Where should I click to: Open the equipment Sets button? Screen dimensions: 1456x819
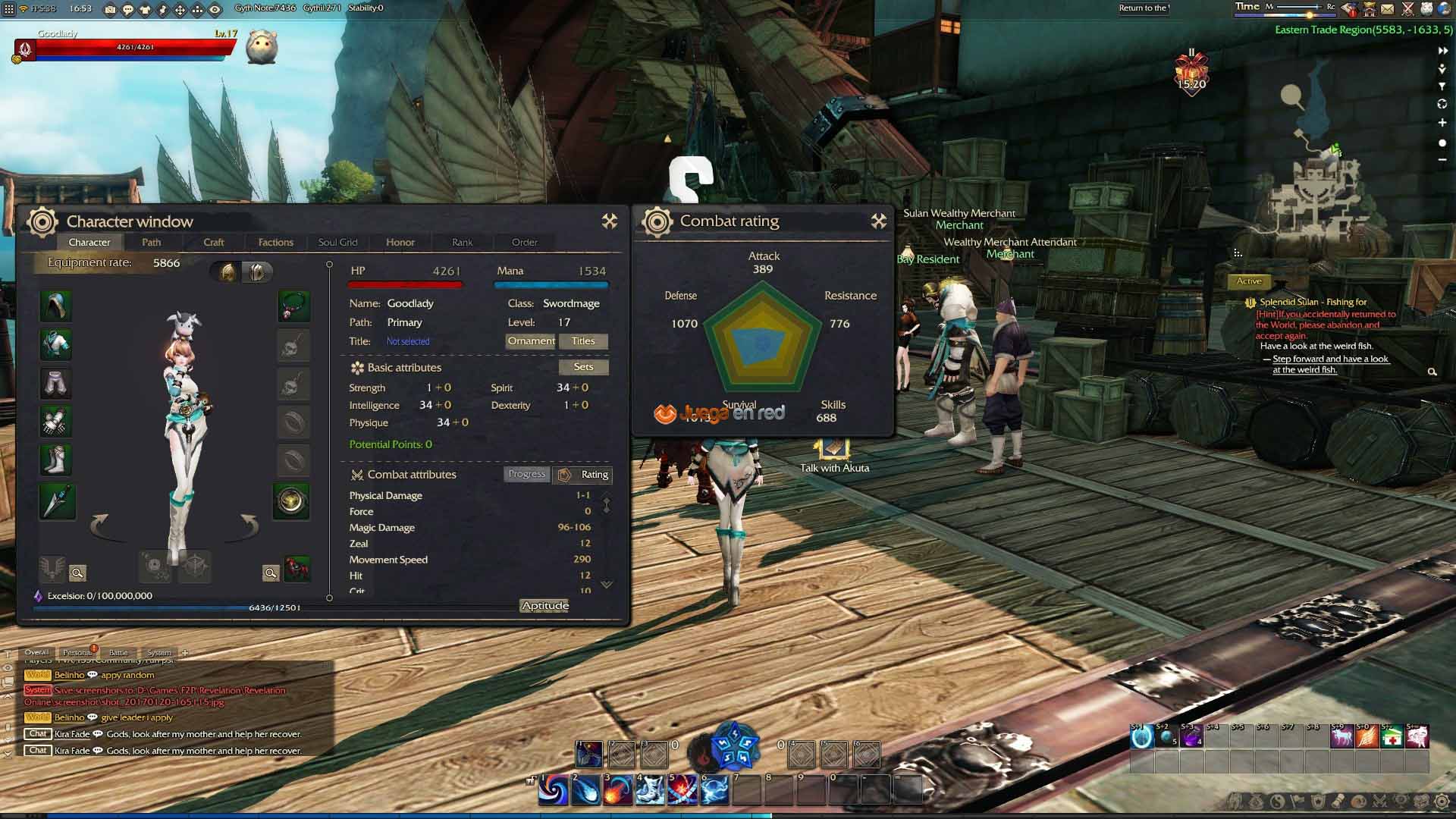tap(583, 367)
